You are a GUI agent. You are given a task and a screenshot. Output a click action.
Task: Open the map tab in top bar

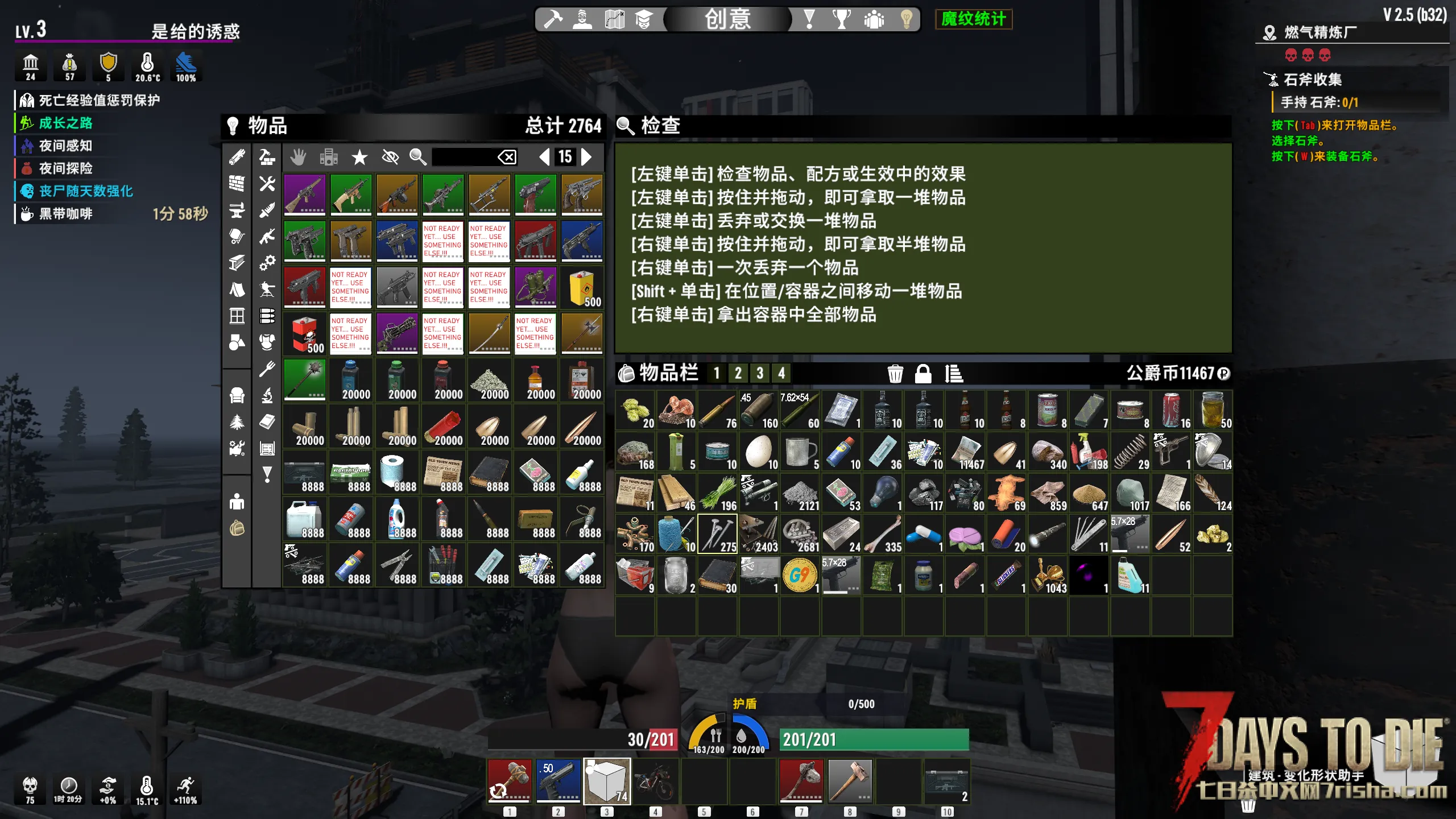[x=614, y=19]
